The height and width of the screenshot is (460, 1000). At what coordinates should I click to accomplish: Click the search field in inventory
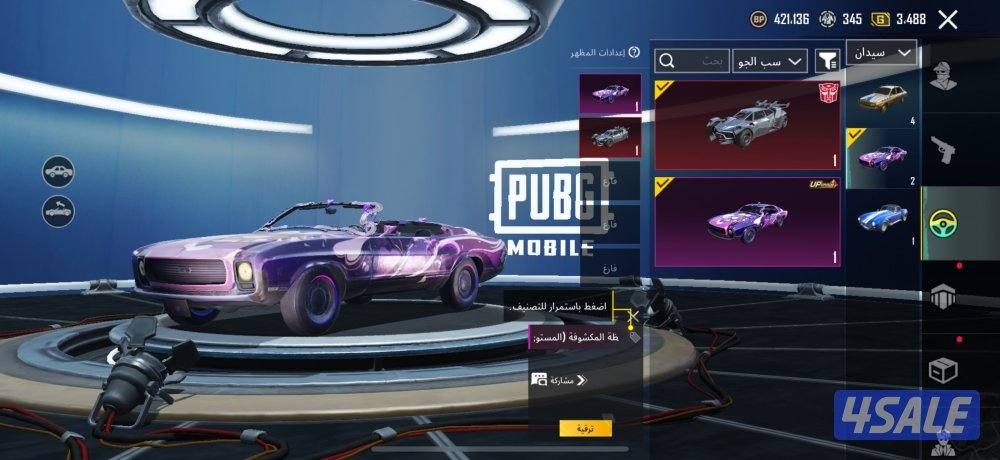tap(692, 62)
